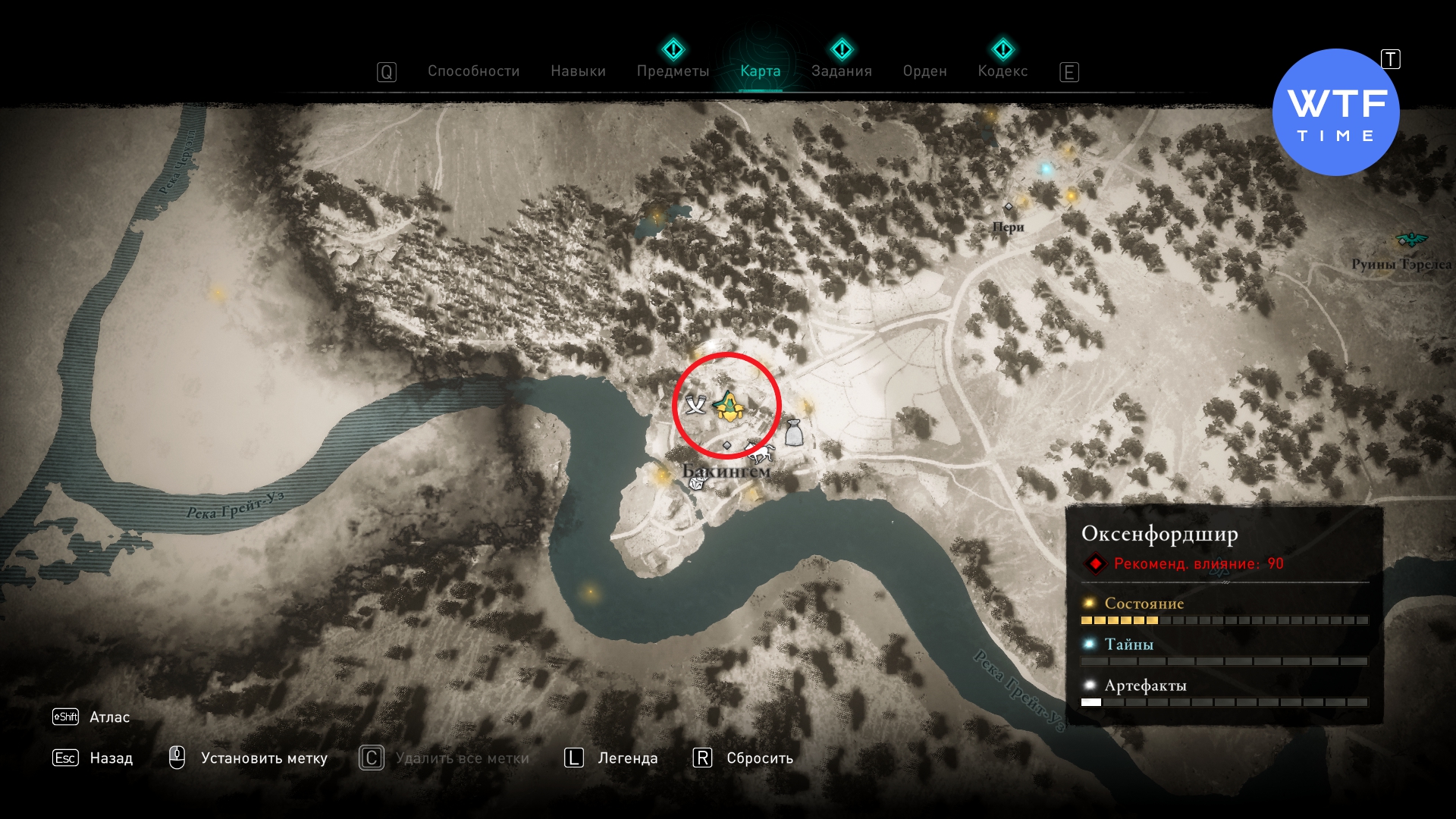Open the Навыки tab

tap(578, 71)
